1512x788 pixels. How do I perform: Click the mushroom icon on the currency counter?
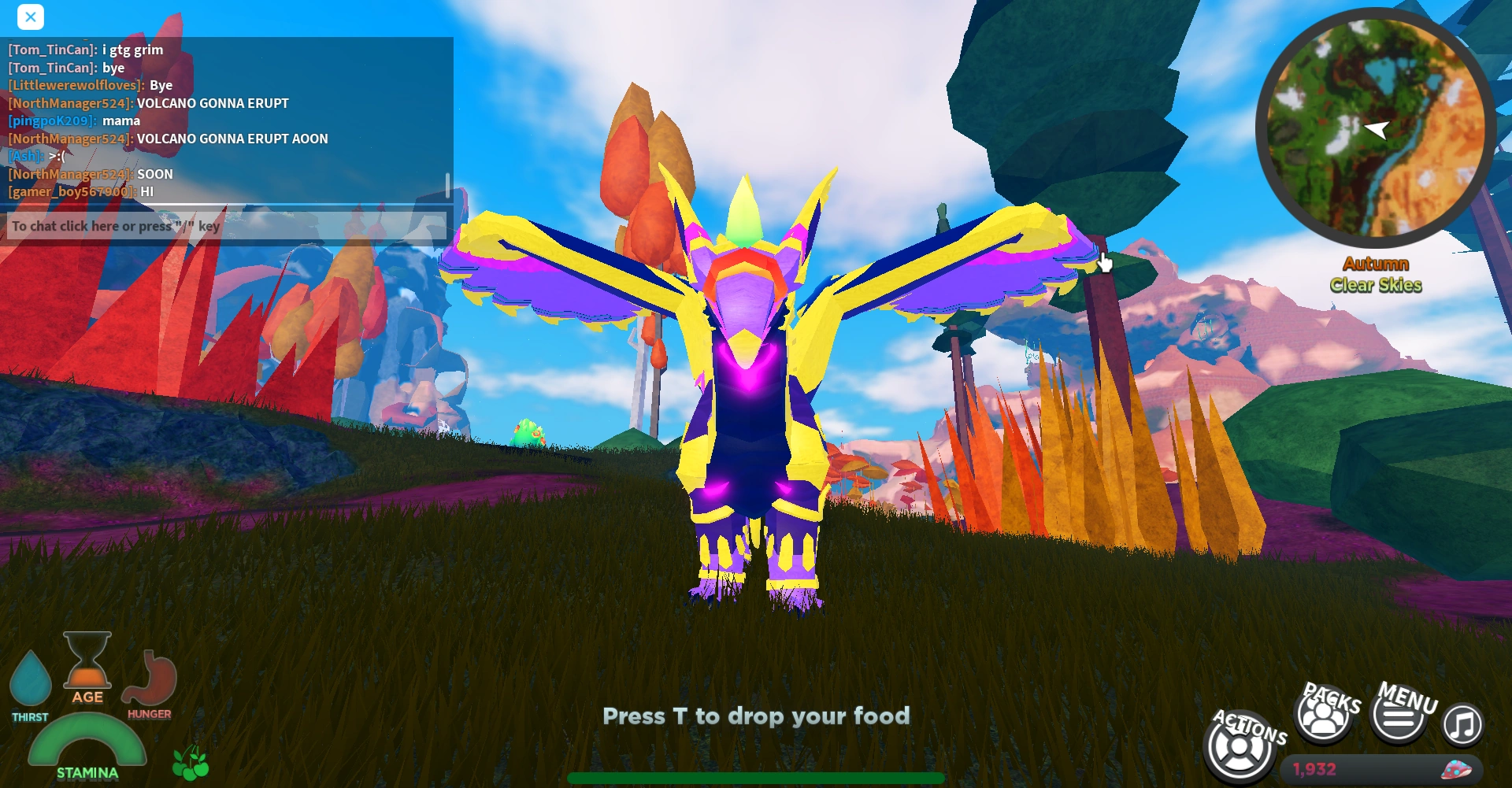click(x=1456, y=771)
